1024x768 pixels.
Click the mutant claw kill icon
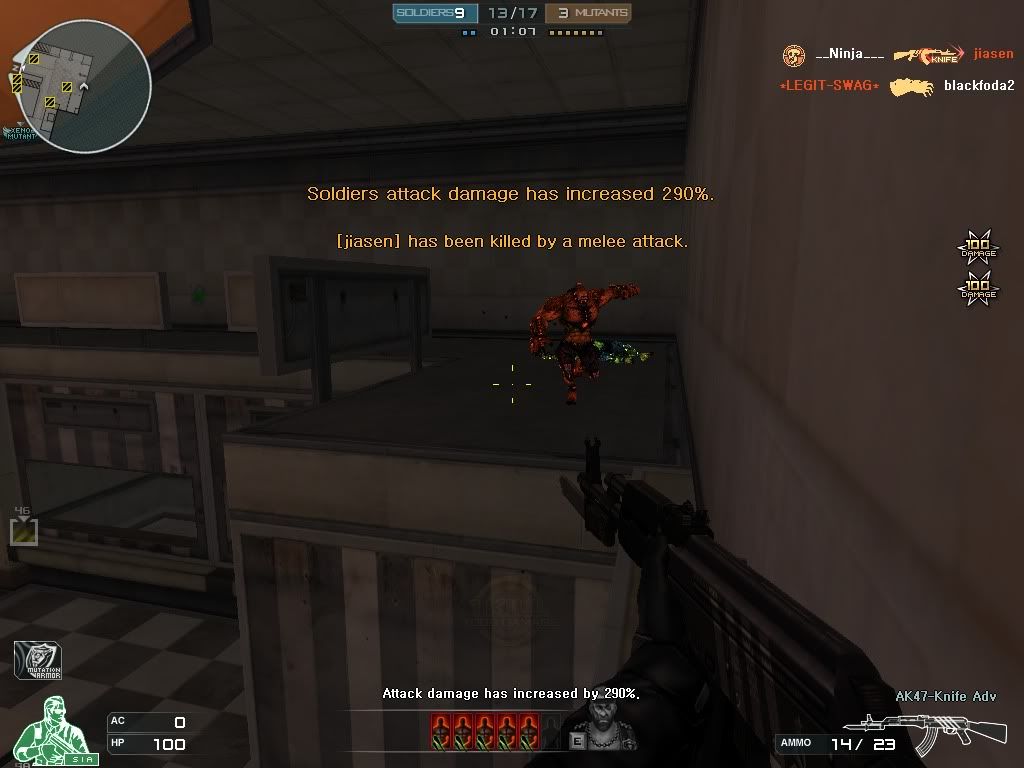(911, 88)
